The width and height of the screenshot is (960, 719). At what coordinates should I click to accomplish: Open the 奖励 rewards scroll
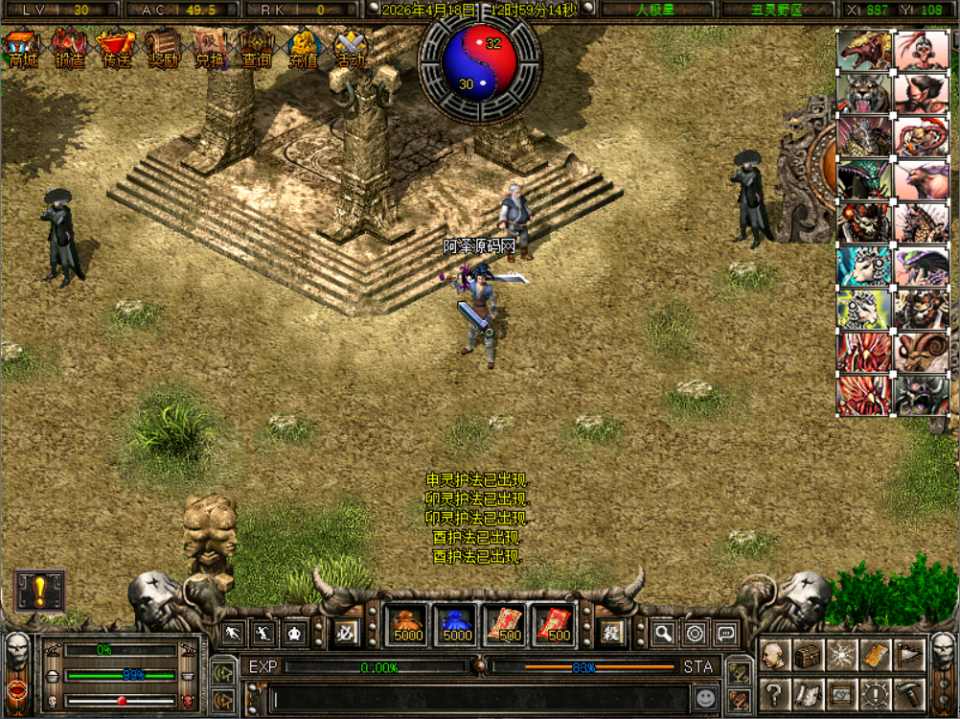pyautogui.click(x=163, y=47)
